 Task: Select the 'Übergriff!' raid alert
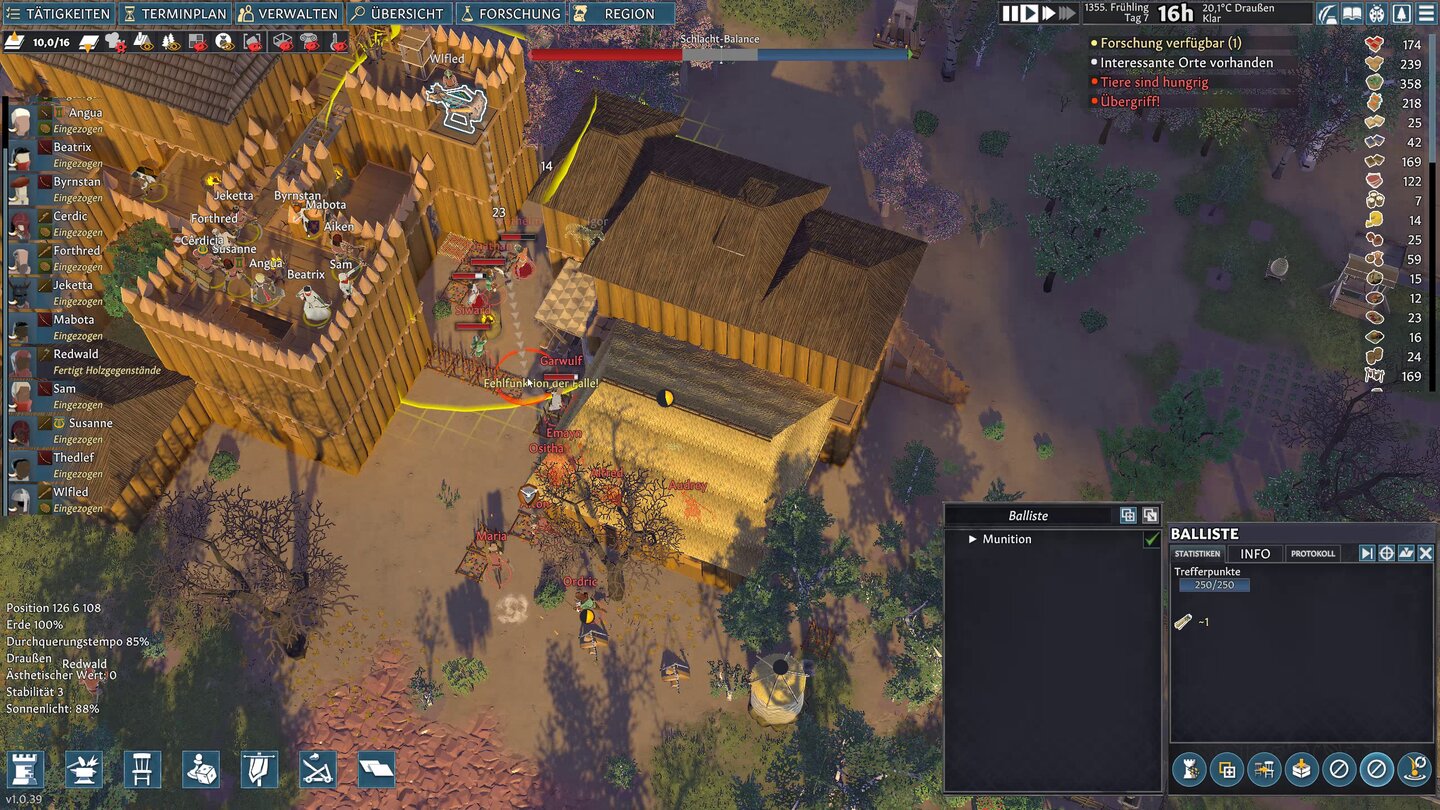coord(1129,101)
